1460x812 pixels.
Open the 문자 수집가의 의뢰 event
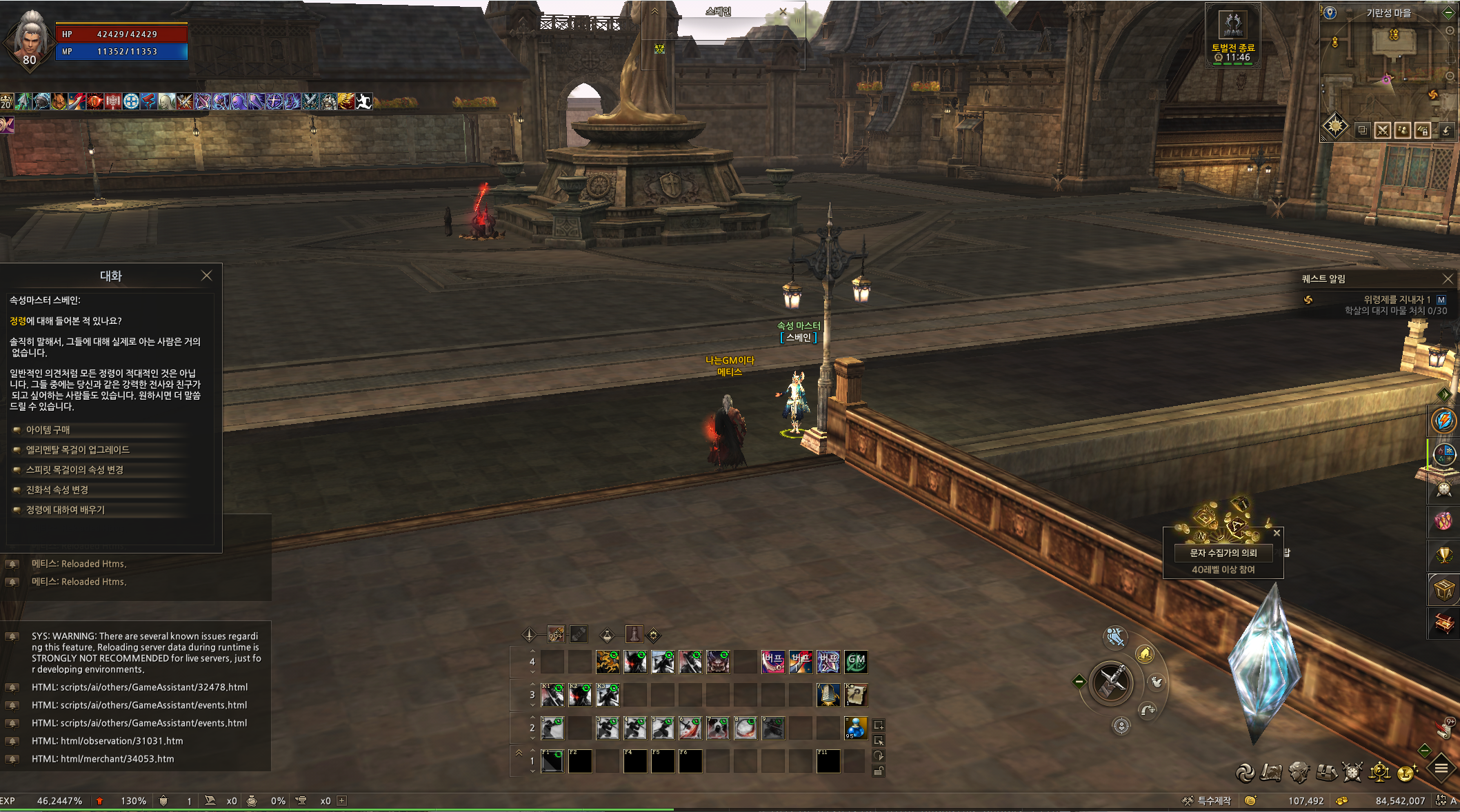tap(1223, 553)
